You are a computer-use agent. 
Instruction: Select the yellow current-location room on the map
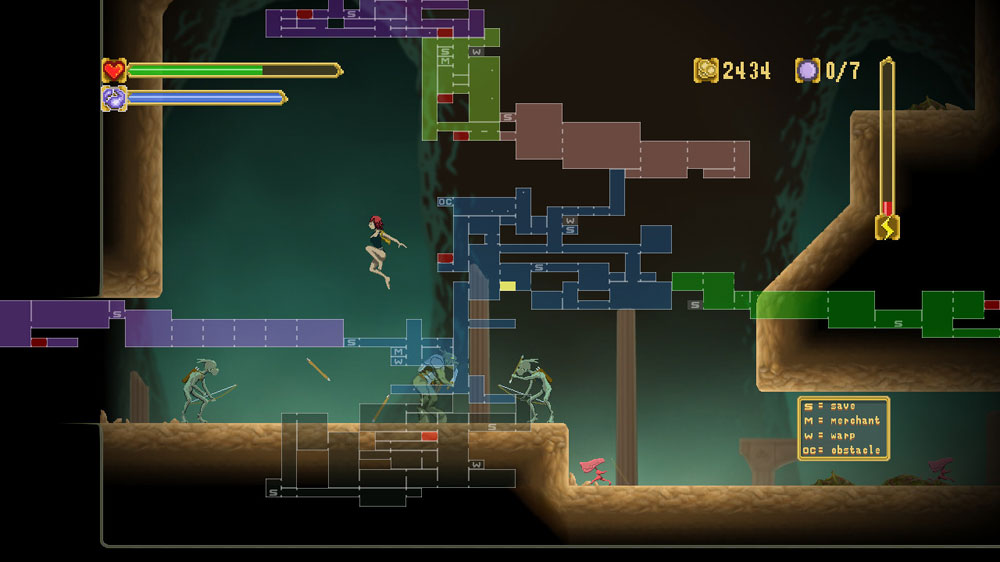click(507, 286)
